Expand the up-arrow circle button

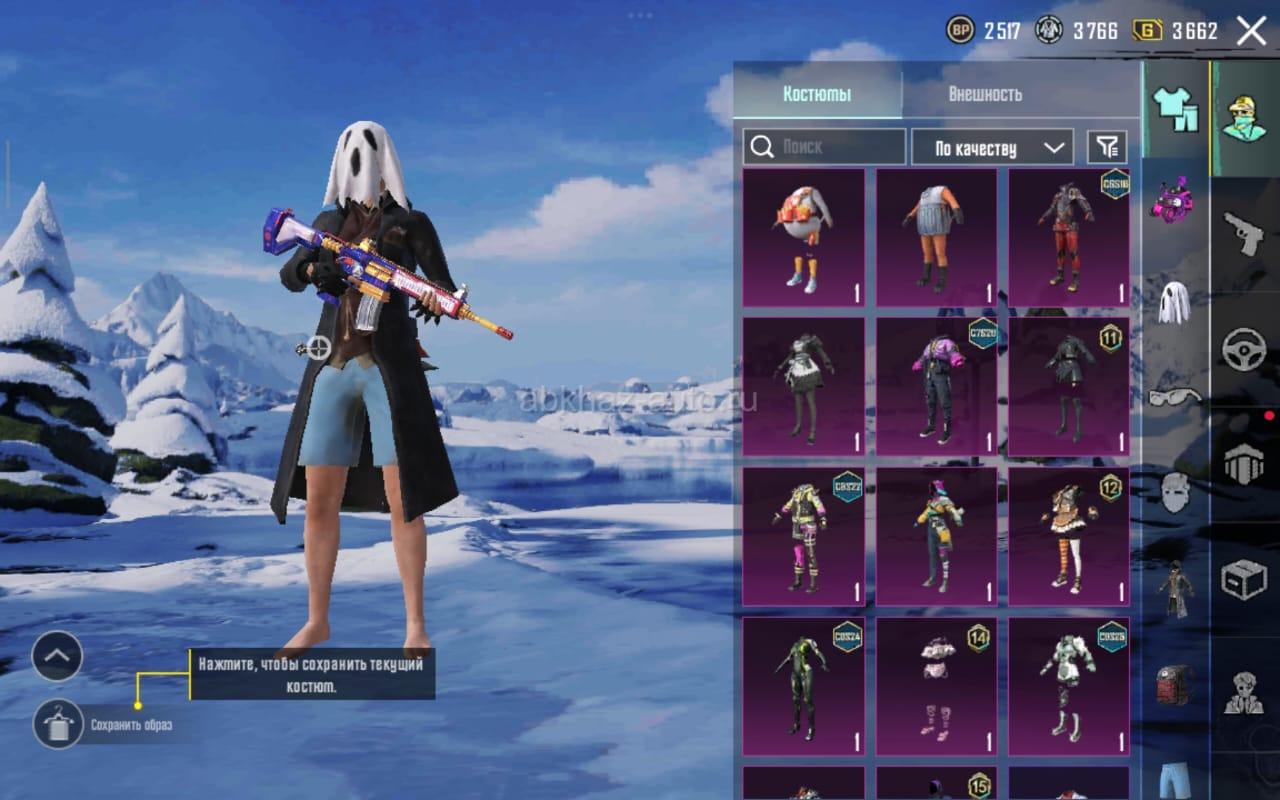click(x=57, y=656)
